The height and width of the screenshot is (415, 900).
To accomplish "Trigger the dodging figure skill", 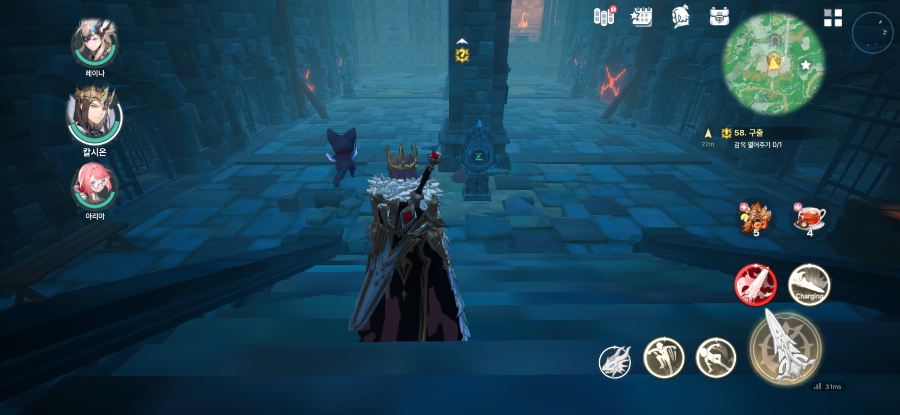I will point(715,357).
